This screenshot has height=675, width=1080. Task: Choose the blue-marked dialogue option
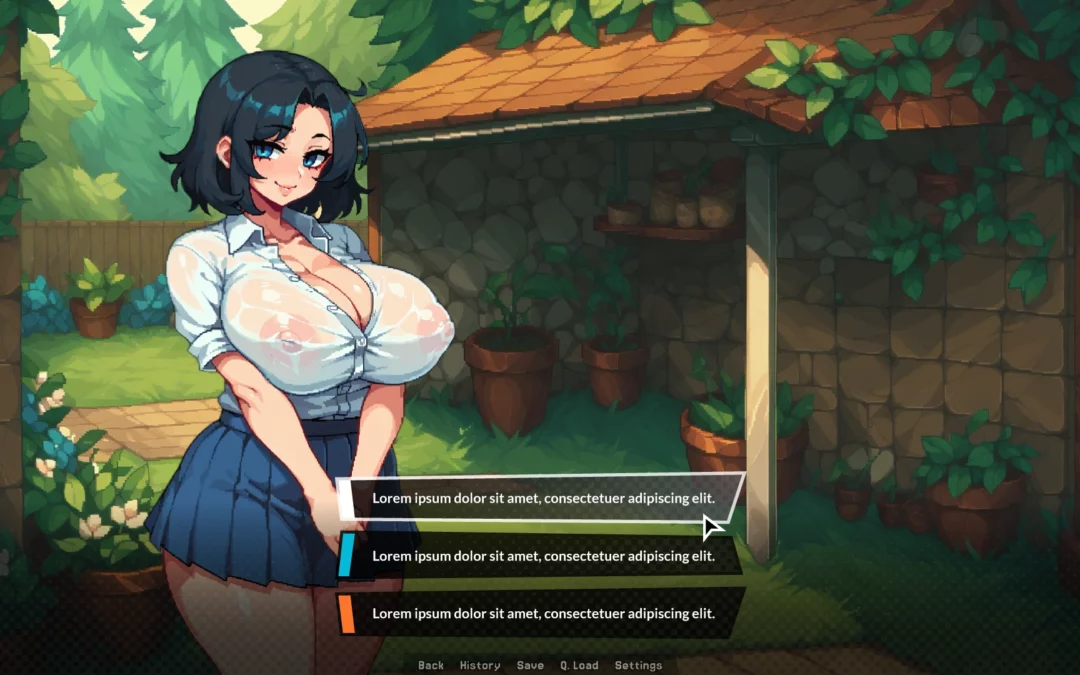543,556
